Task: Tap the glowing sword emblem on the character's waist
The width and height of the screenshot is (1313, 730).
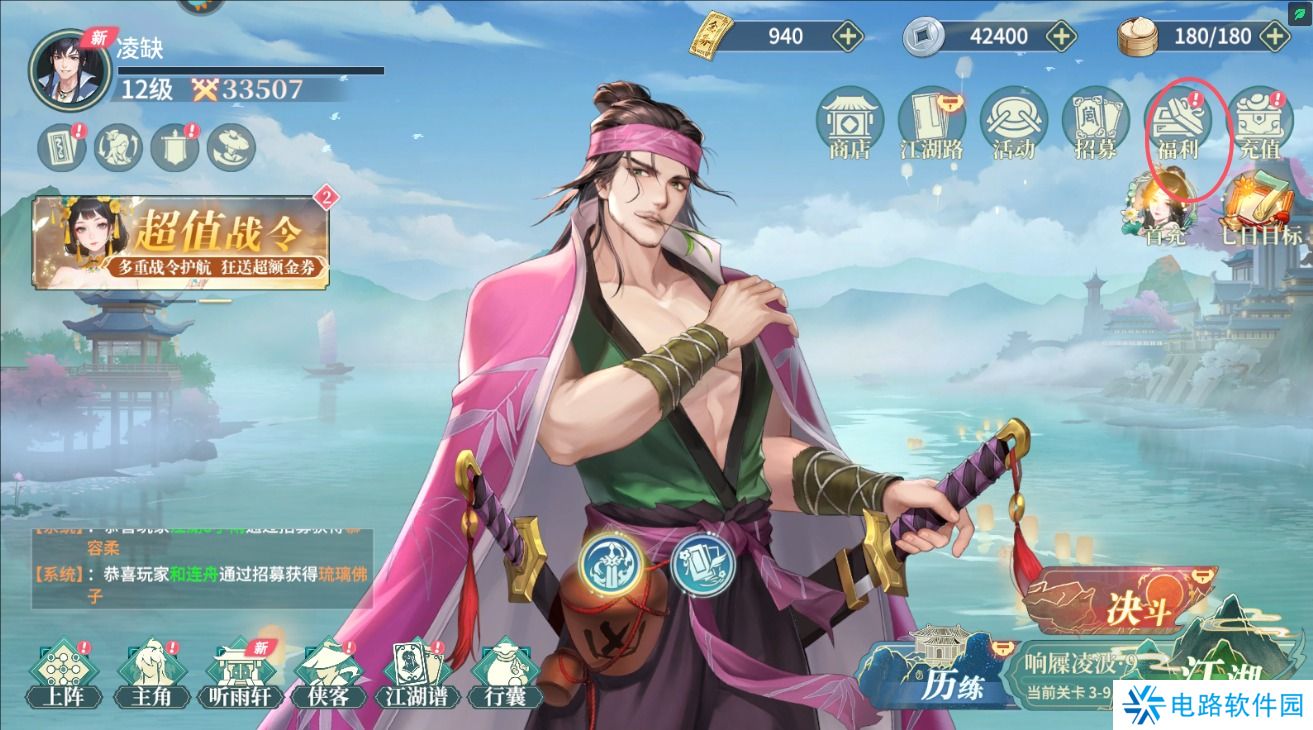Action: tap(612, 564)
